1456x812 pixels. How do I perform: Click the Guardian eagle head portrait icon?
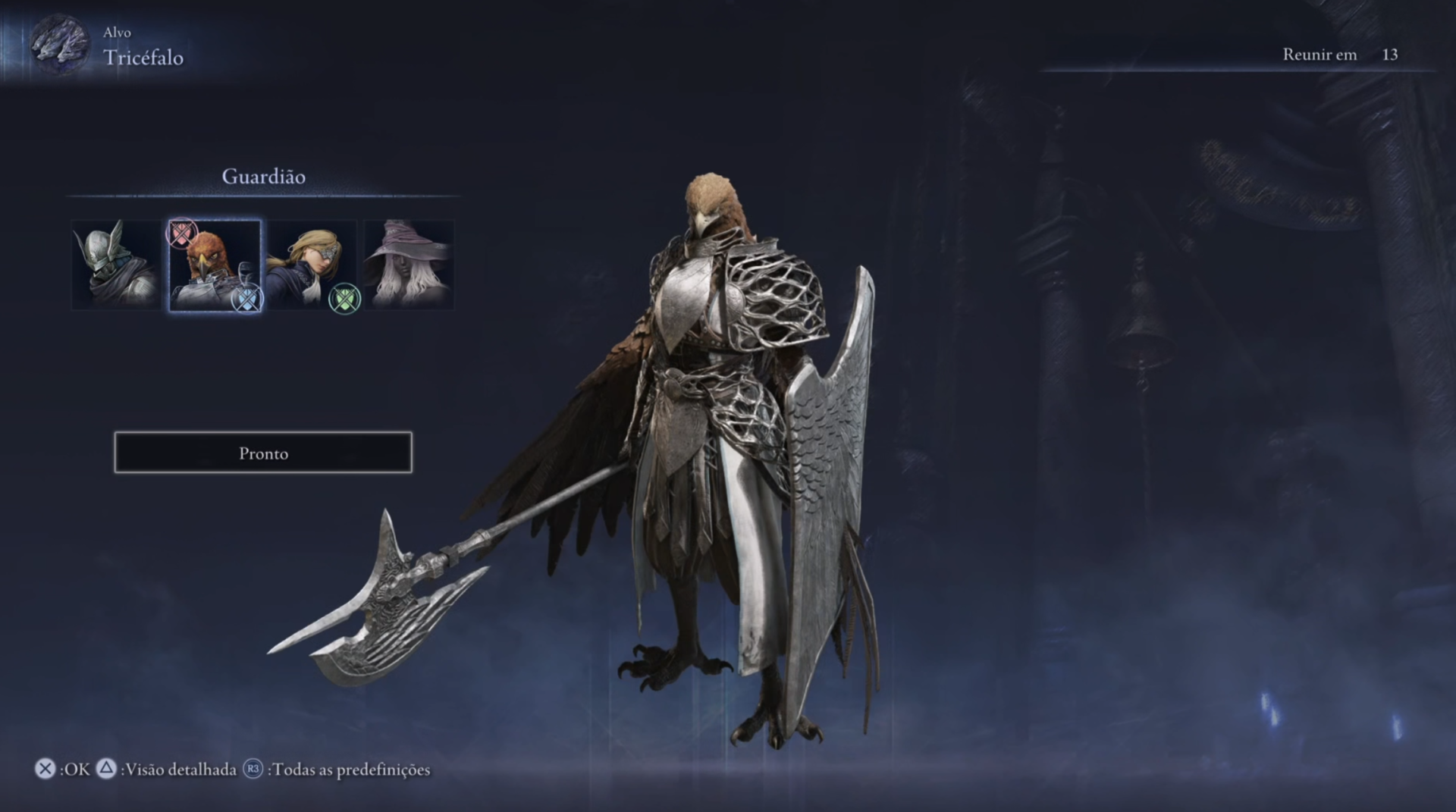pos(215,264)
